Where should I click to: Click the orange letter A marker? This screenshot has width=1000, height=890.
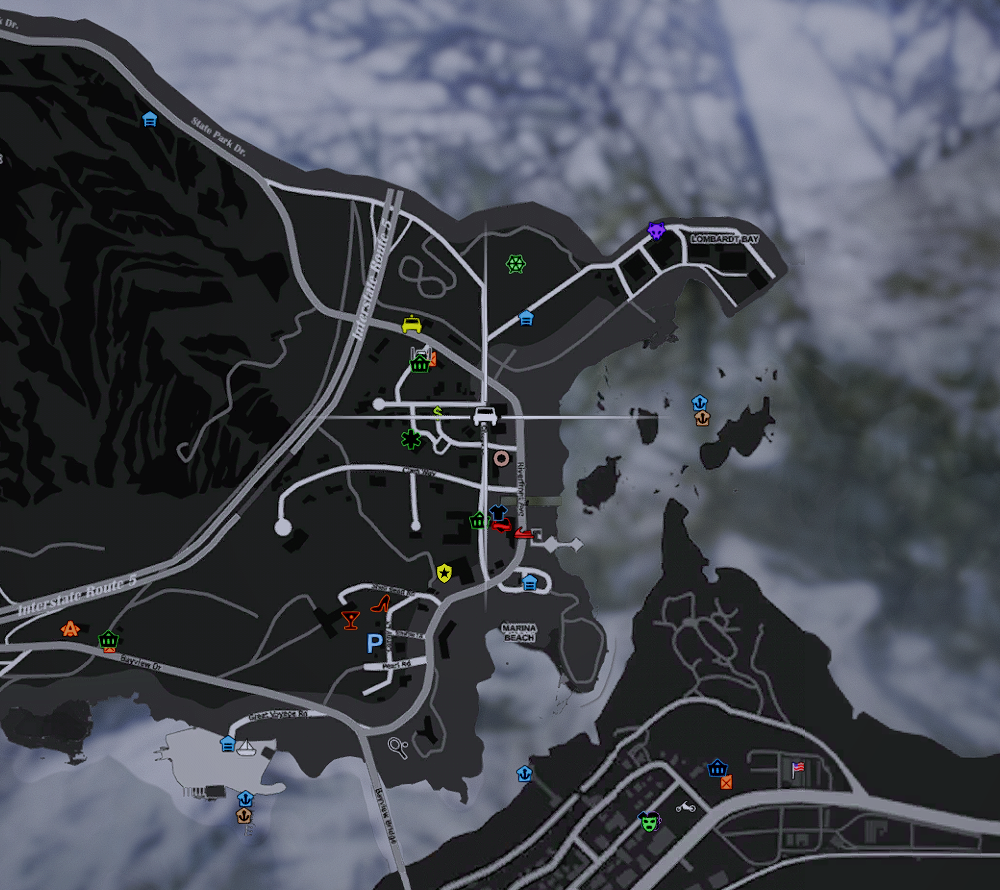[70, 629]
